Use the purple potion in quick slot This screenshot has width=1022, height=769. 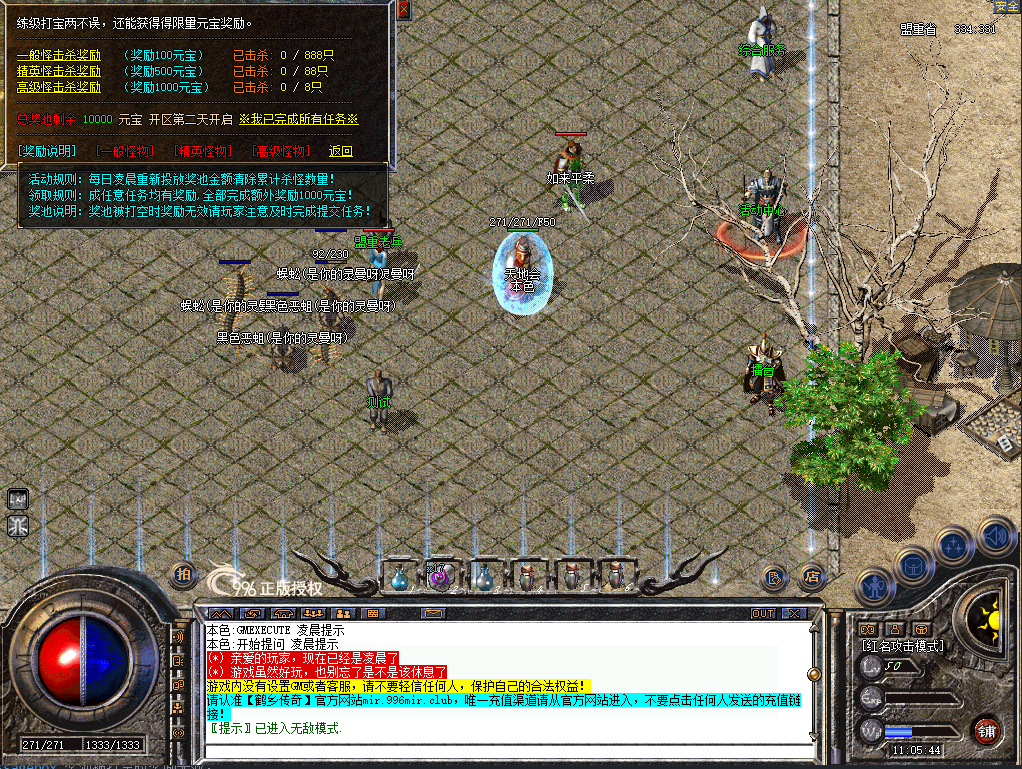(440, 576)
